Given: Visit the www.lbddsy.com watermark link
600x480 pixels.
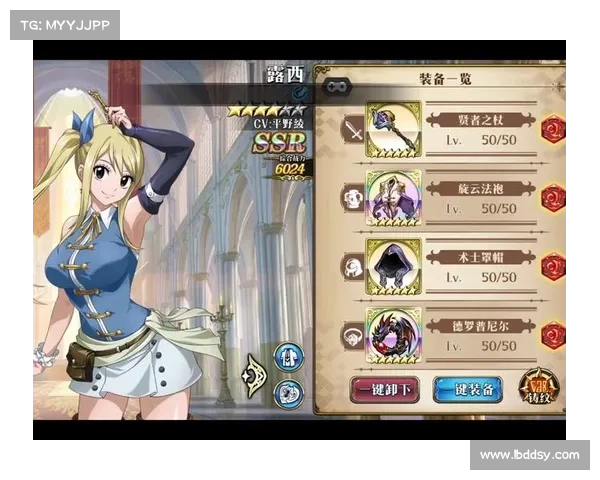Looking at the screenshot, I should [528, 455].
